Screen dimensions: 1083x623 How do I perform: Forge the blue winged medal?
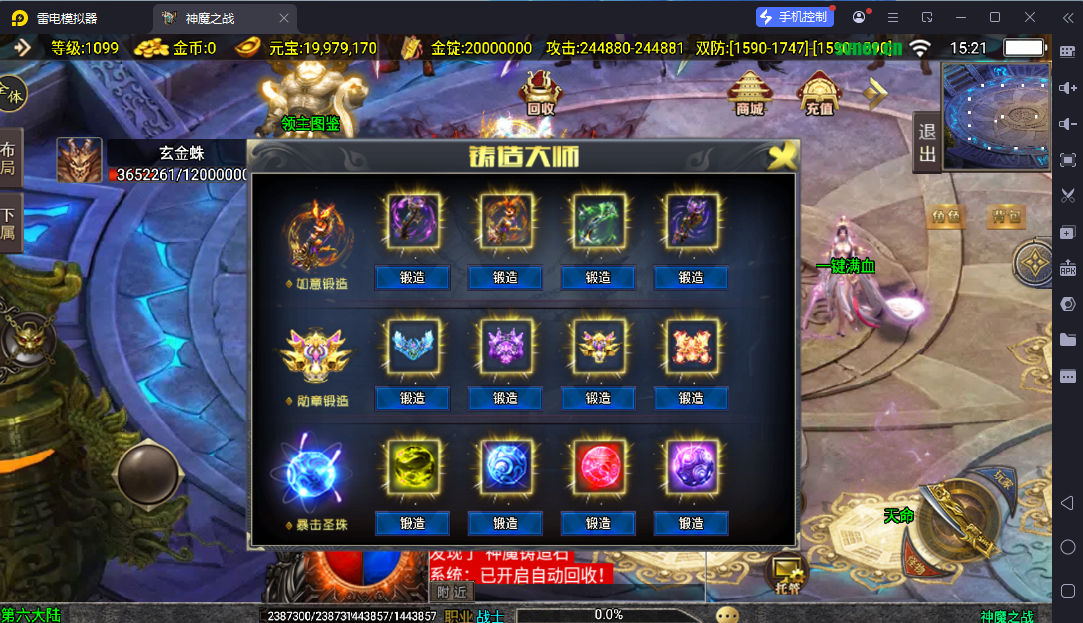pos(412,398)
